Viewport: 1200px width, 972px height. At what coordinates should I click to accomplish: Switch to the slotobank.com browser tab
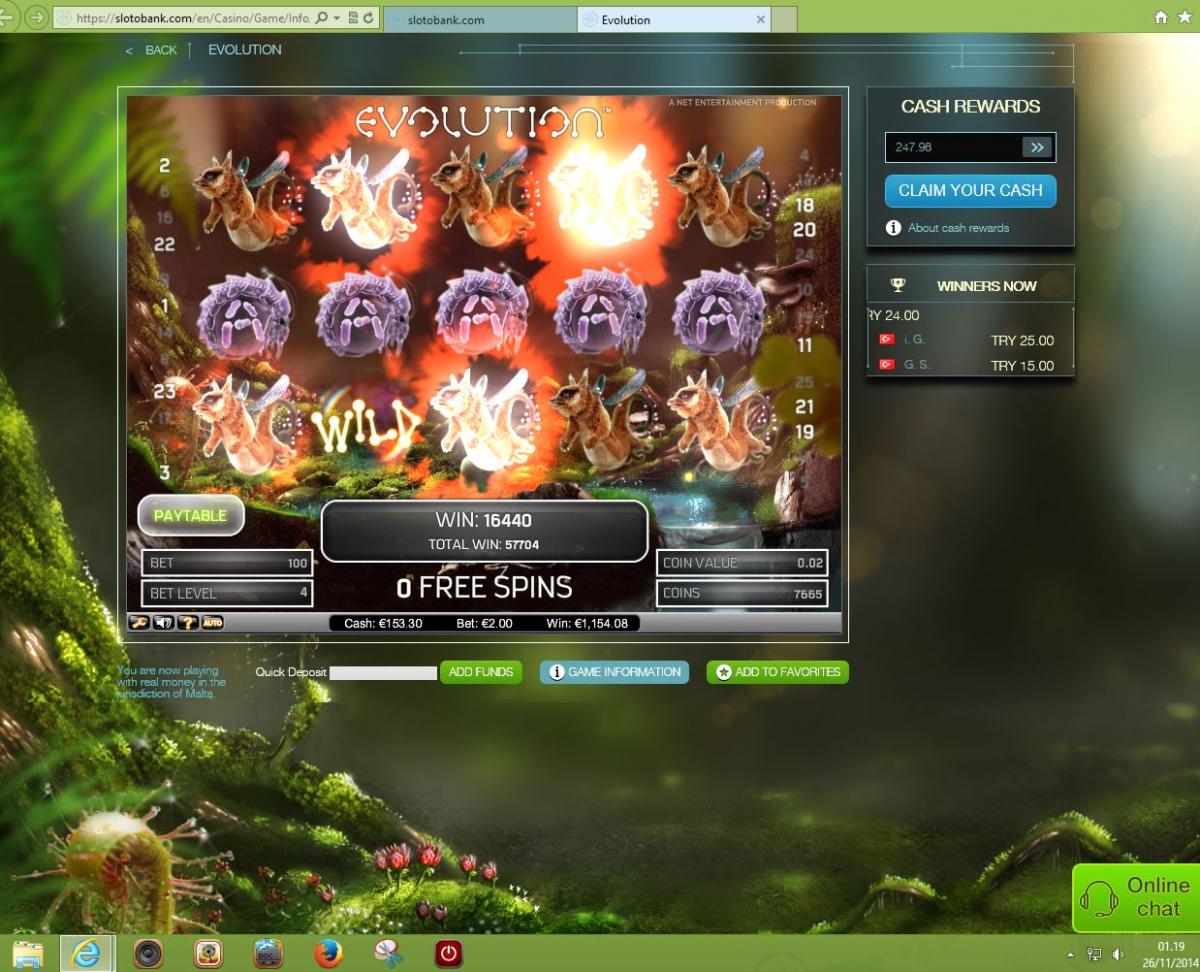pos(478,20)
